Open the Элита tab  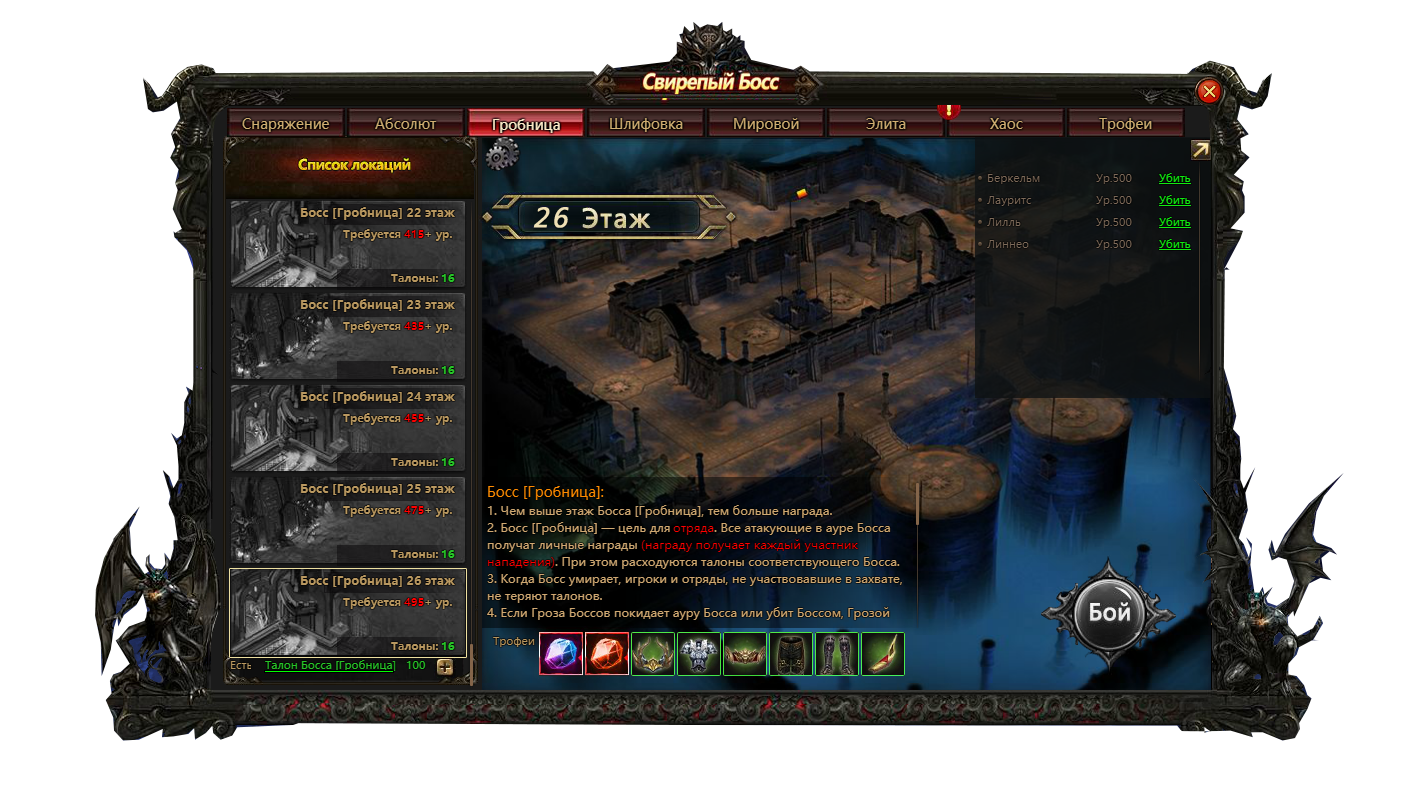885,124
